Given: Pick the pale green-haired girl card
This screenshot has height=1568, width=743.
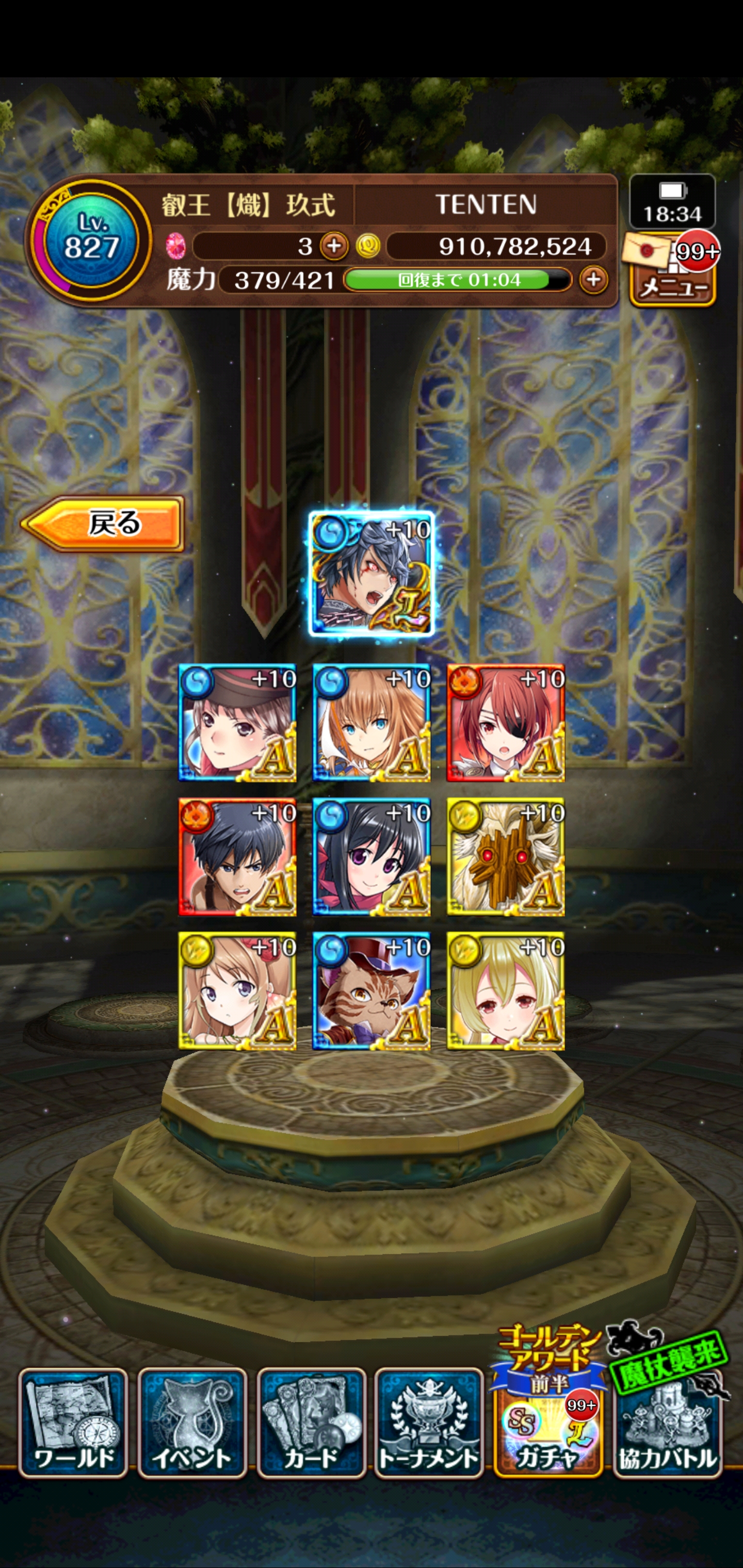Looking at the screenshot, I should point(506,990).
